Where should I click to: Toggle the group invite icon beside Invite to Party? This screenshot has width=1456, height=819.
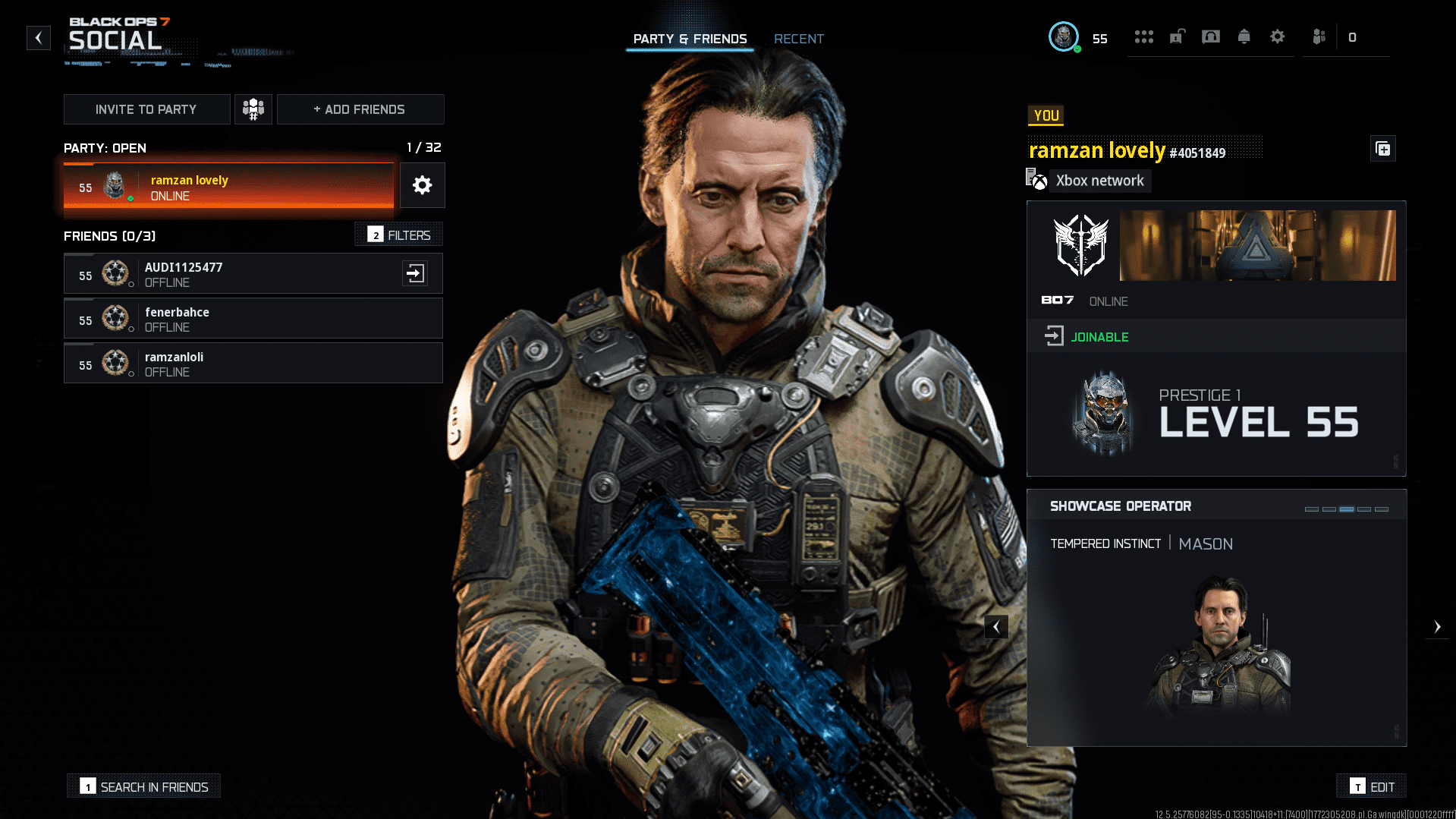253,109
